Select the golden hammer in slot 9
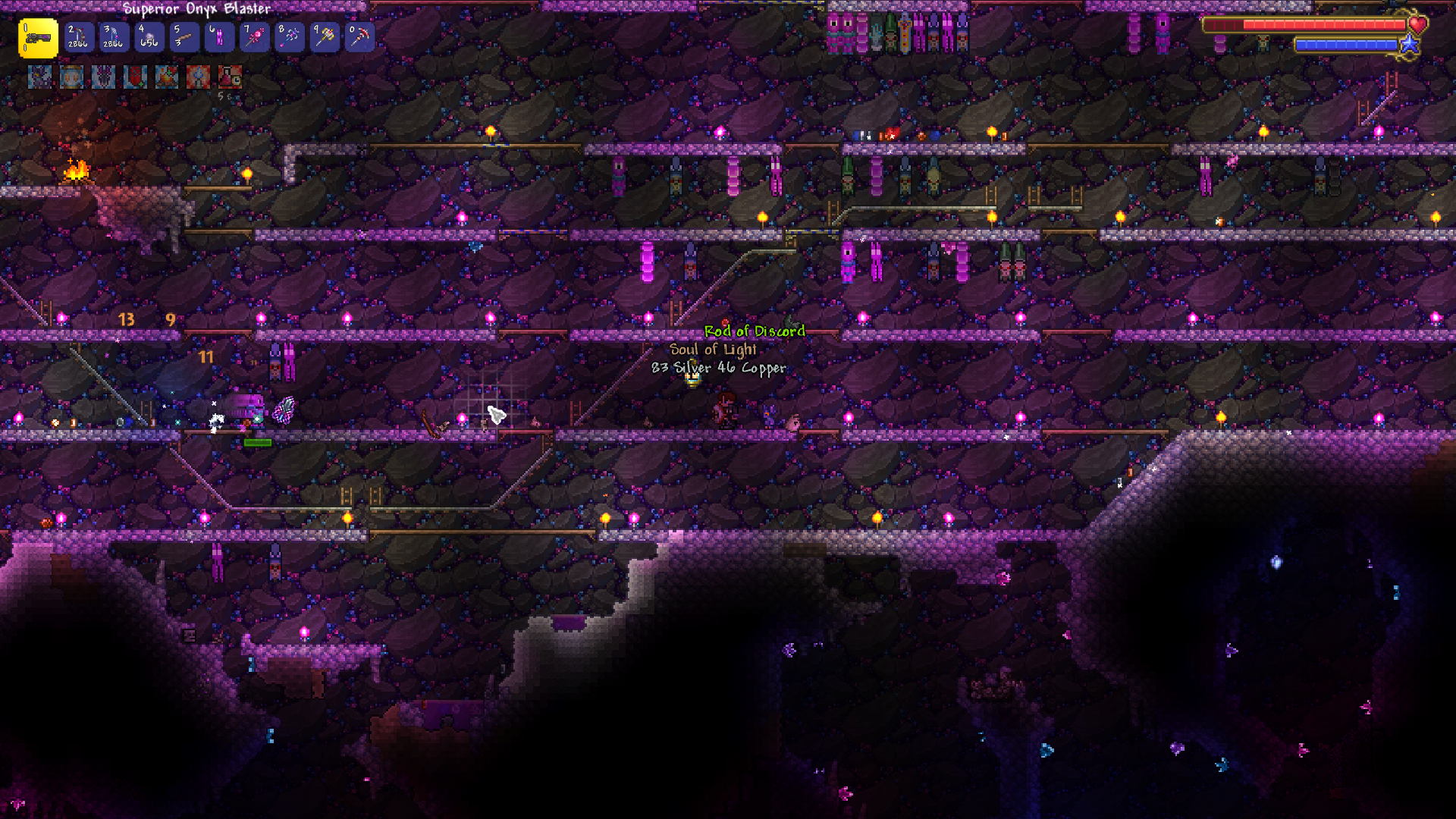 pyautogui.click(x=325, y=36)
